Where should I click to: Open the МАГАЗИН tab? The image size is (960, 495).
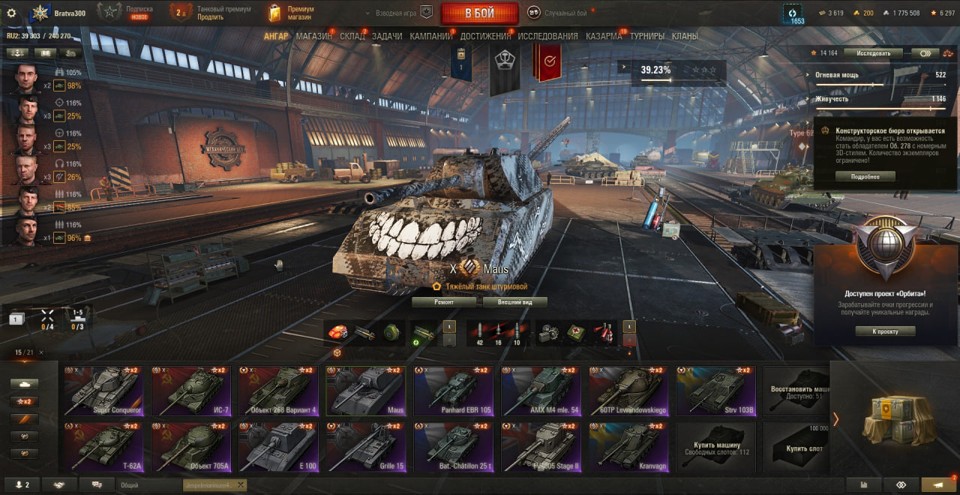coord(314,36)
